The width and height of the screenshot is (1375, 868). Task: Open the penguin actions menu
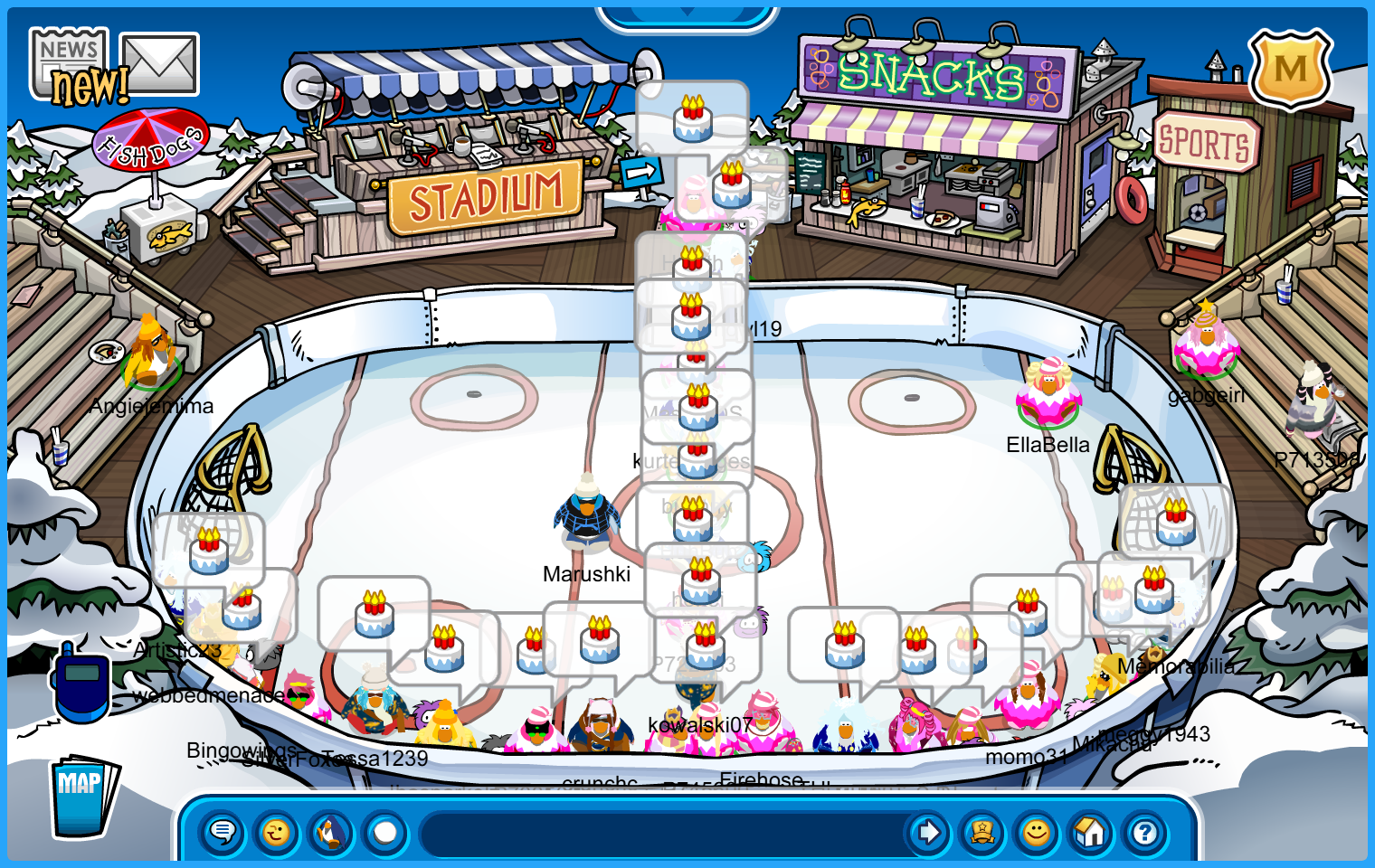point(331,832)
